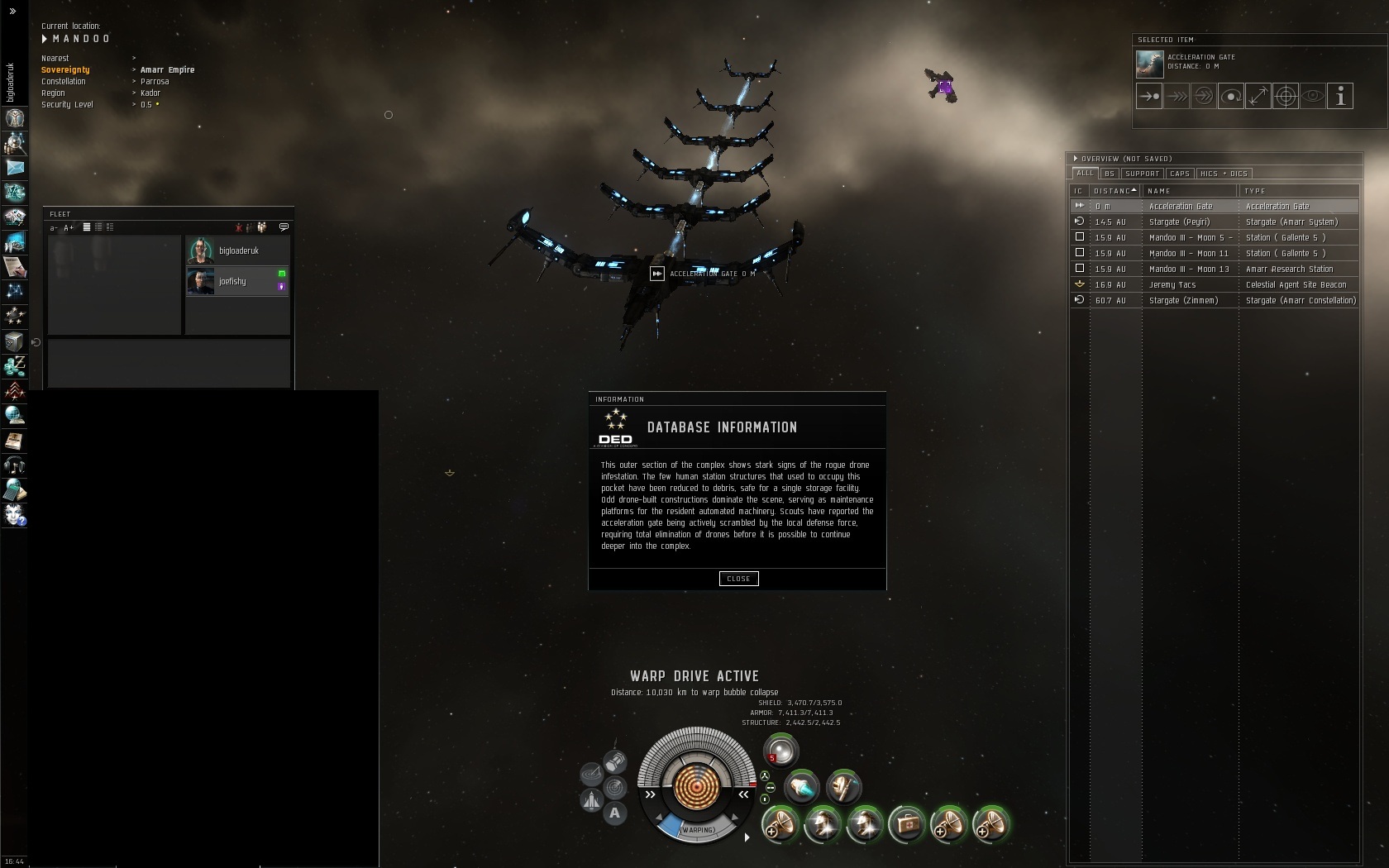The height and width of the screenshot is (868, 1389).
Task: Expand the sidebar with the double-arrow button
Action: 12,11
